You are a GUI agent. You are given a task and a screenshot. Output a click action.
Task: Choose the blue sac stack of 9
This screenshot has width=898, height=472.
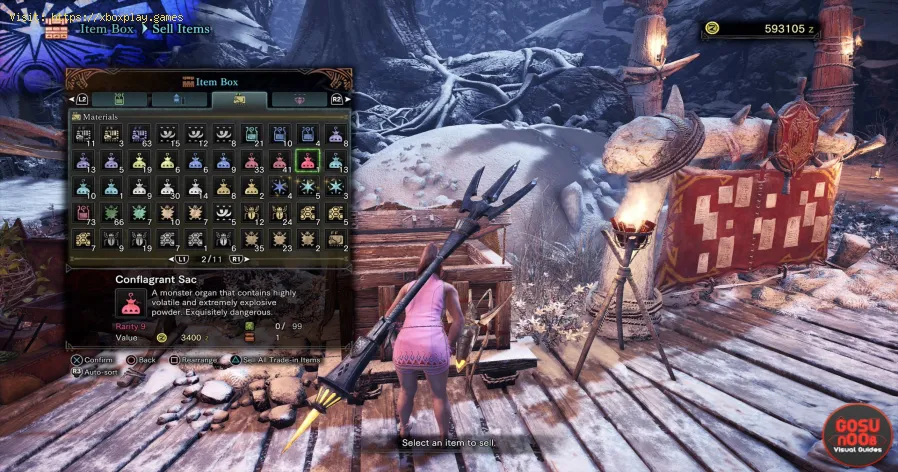click(x=223, y=160)
